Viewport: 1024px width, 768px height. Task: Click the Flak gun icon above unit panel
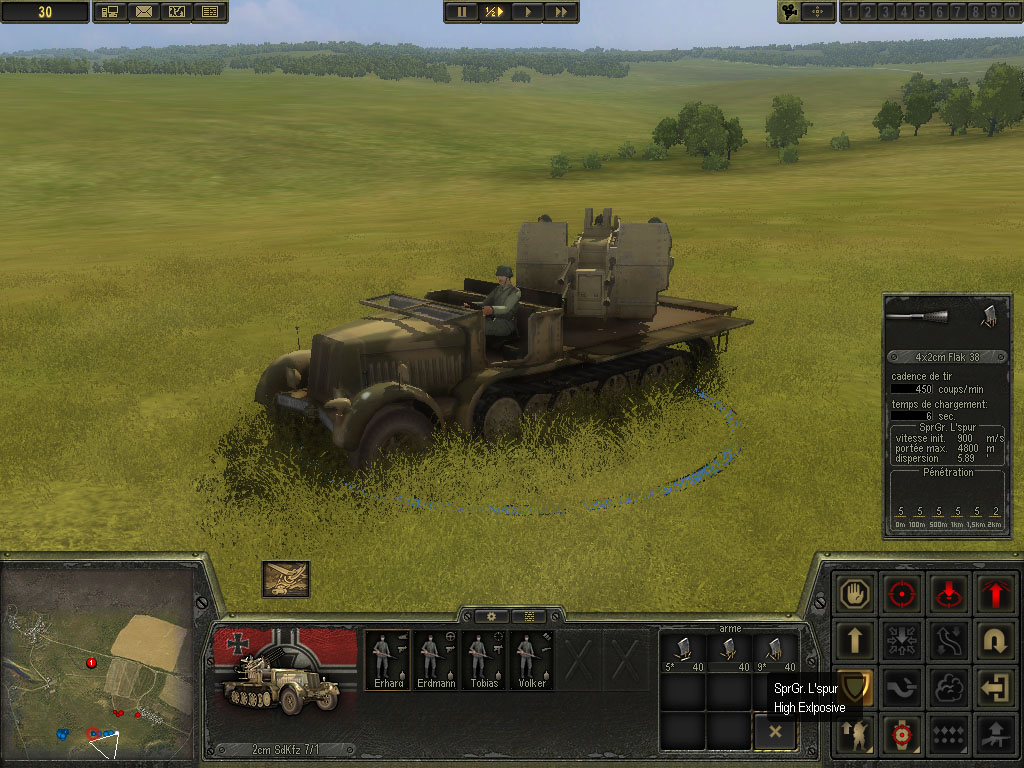pos(286,579)
